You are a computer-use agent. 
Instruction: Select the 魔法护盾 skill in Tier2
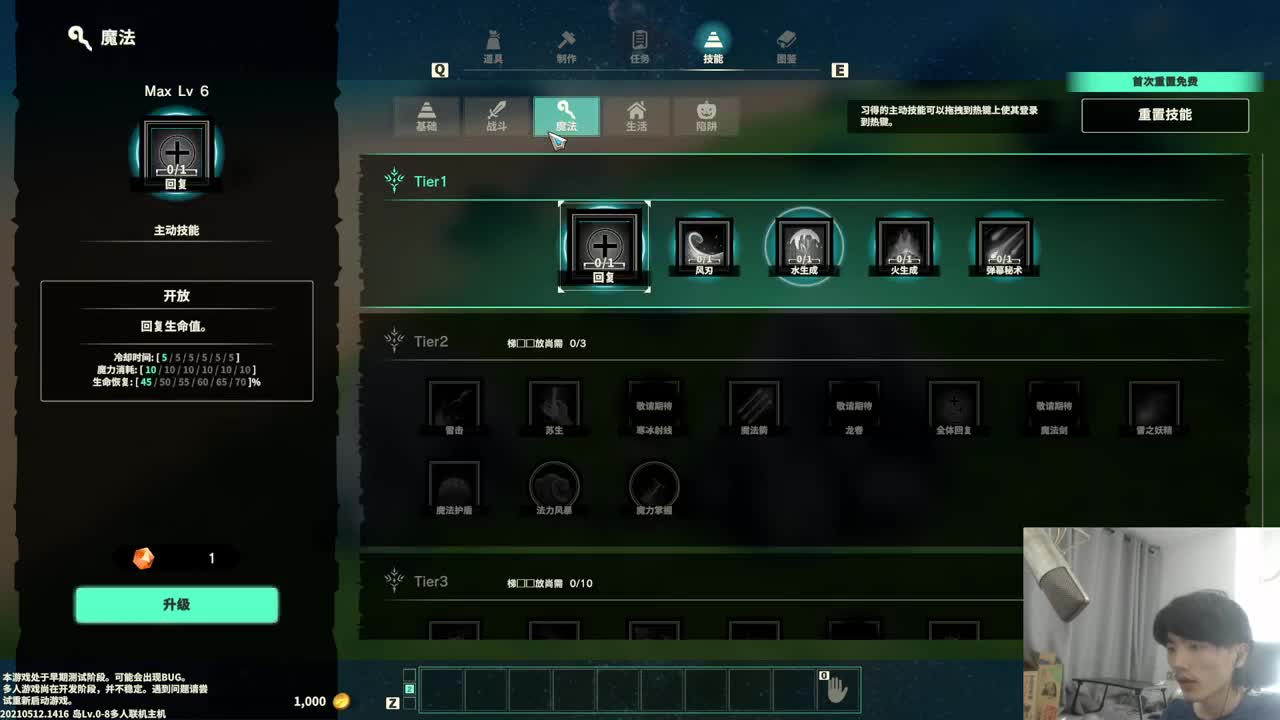[455, 485]
